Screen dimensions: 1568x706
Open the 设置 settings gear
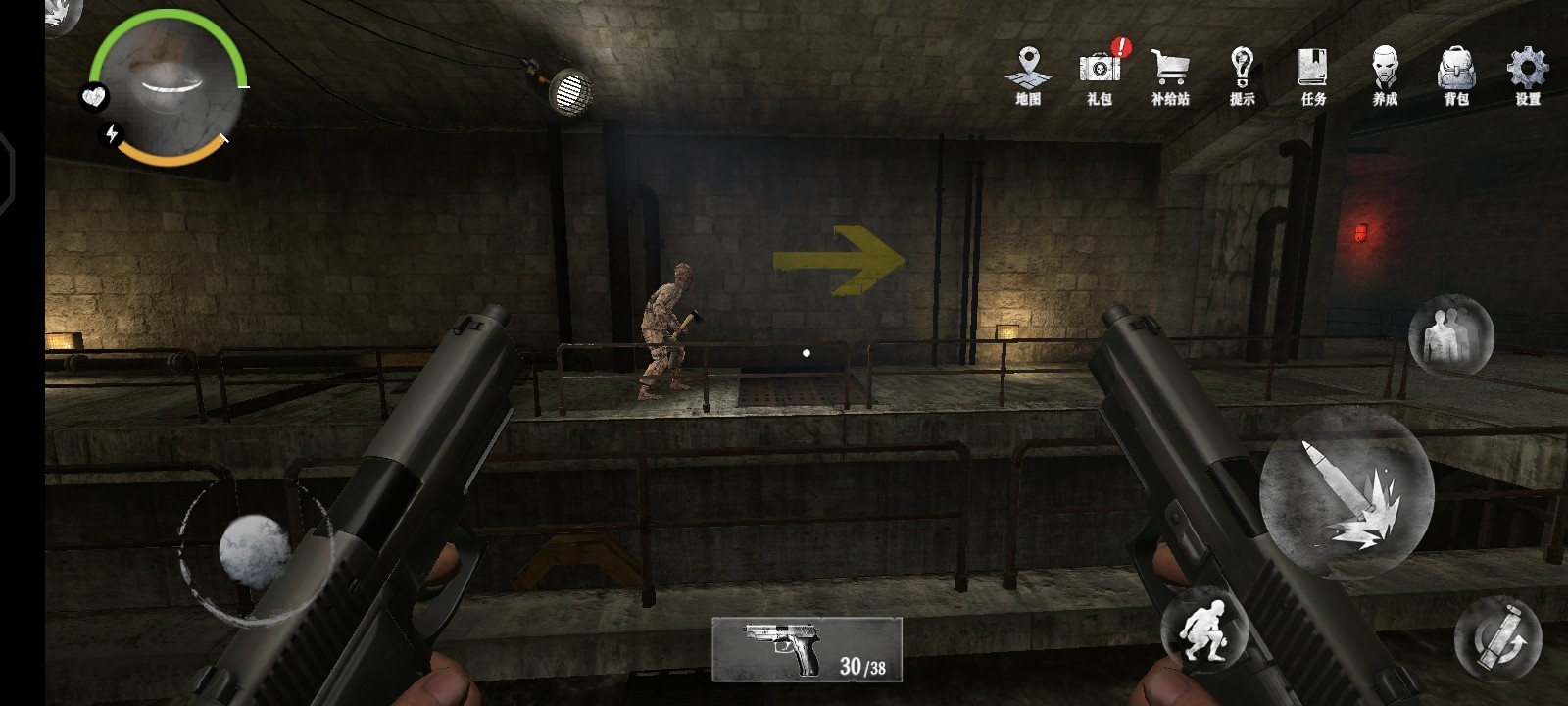[1528, 75]
